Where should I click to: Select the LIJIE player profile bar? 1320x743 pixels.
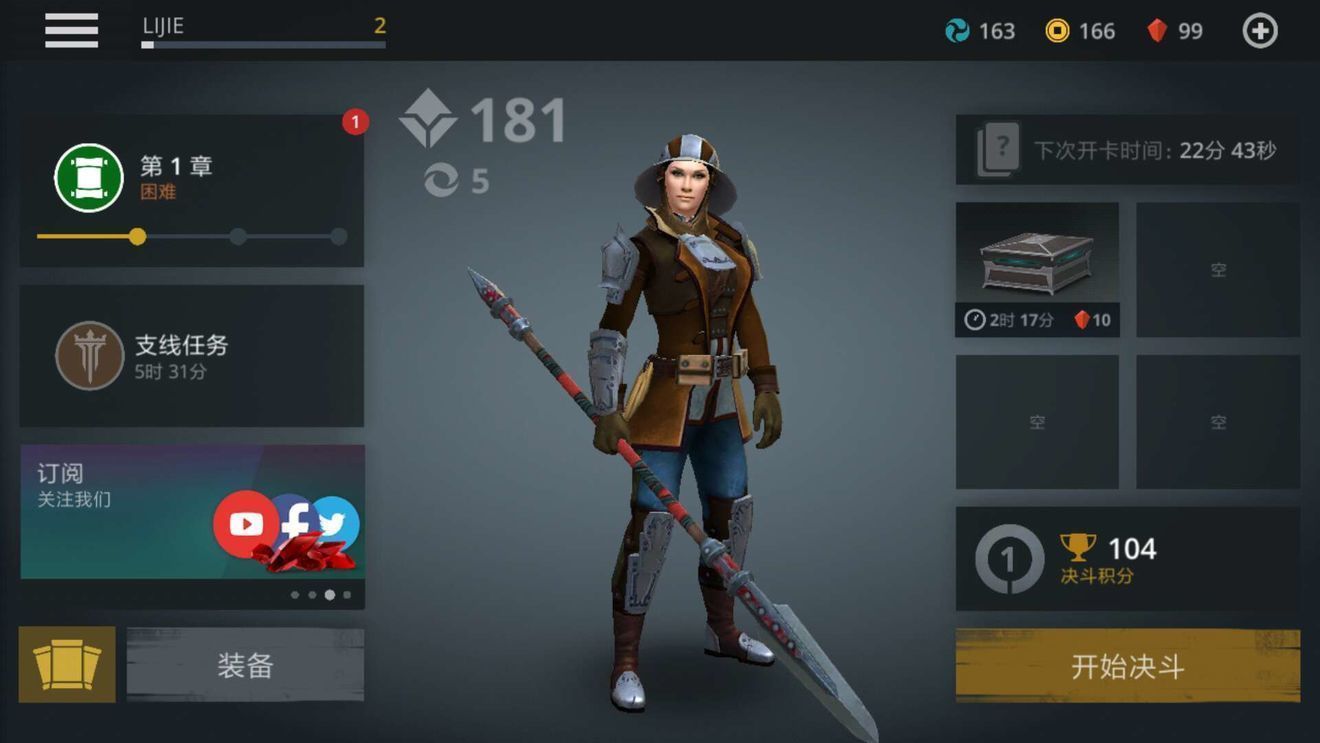[x=263, y=30]
